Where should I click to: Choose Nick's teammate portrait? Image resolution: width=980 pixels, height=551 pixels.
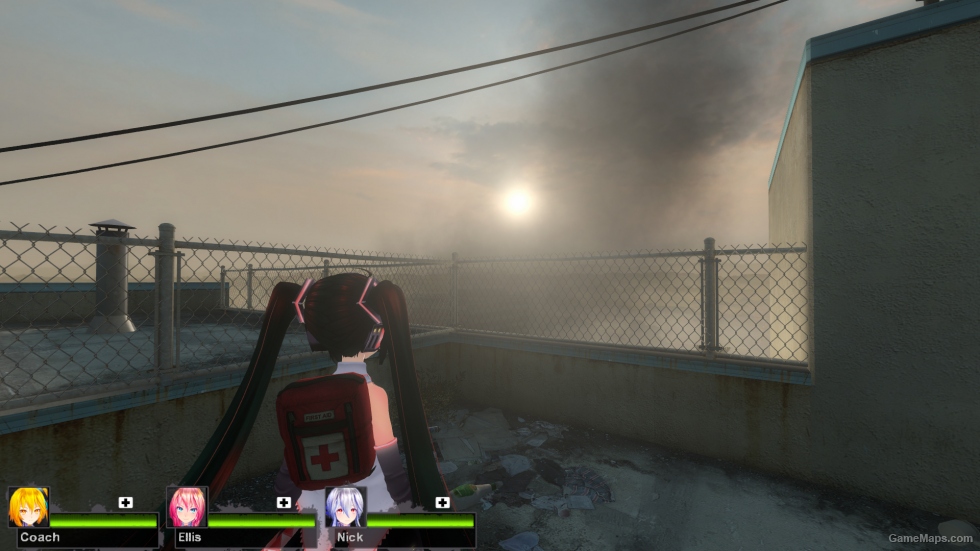pos(345,507)
